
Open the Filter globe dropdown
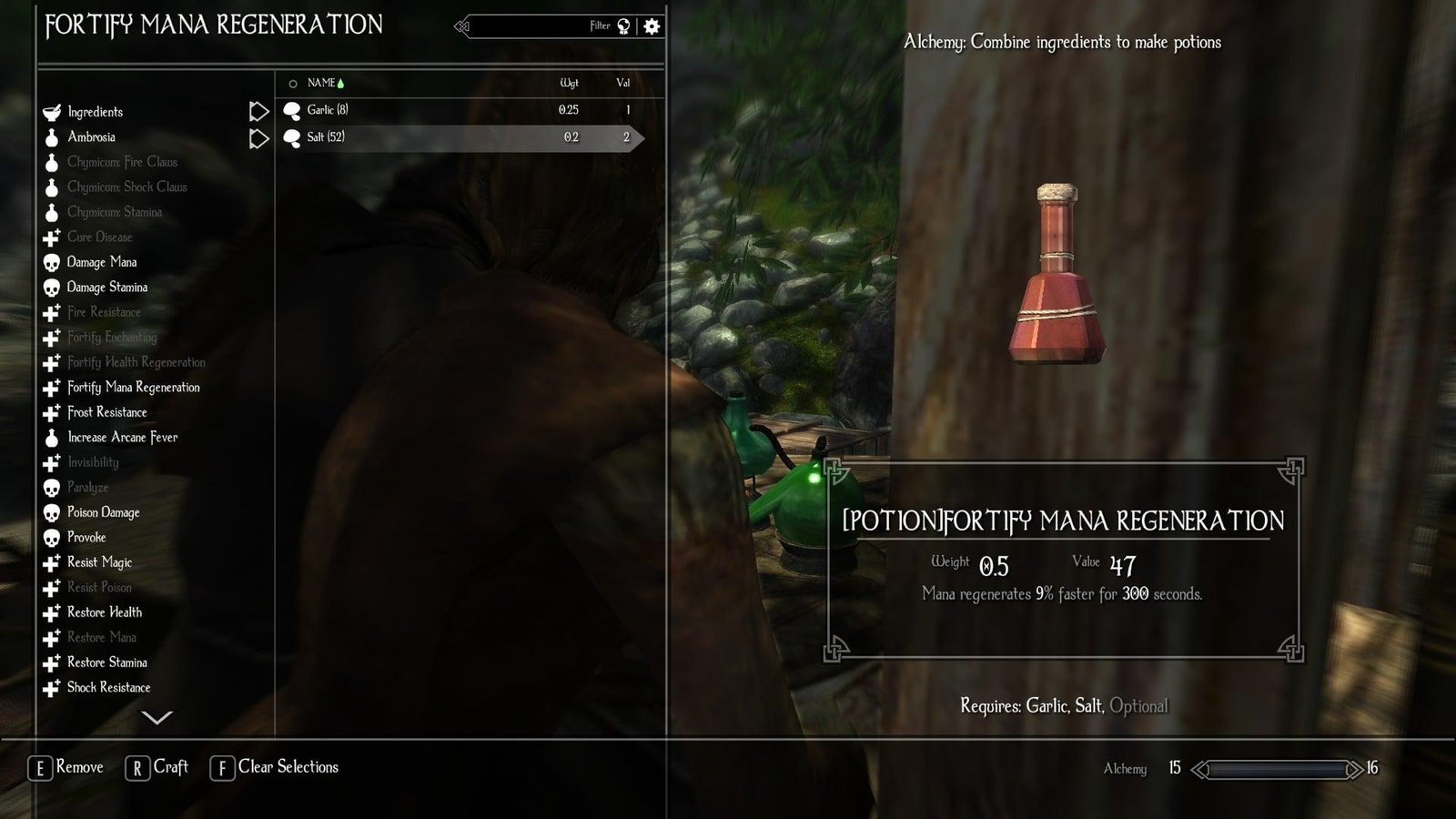point(622,26)
